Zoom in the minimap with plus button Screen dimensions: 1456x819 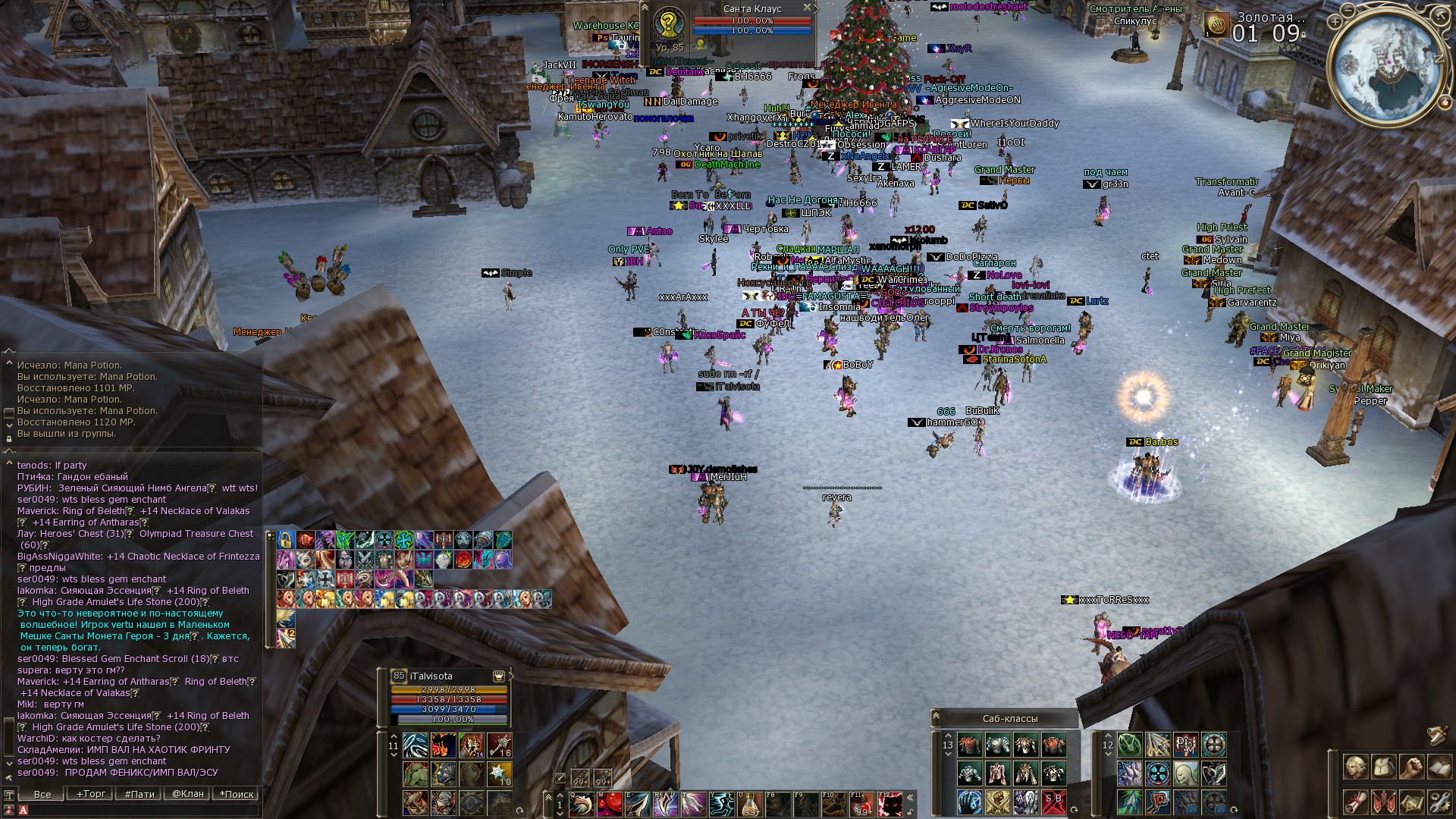1335,22
